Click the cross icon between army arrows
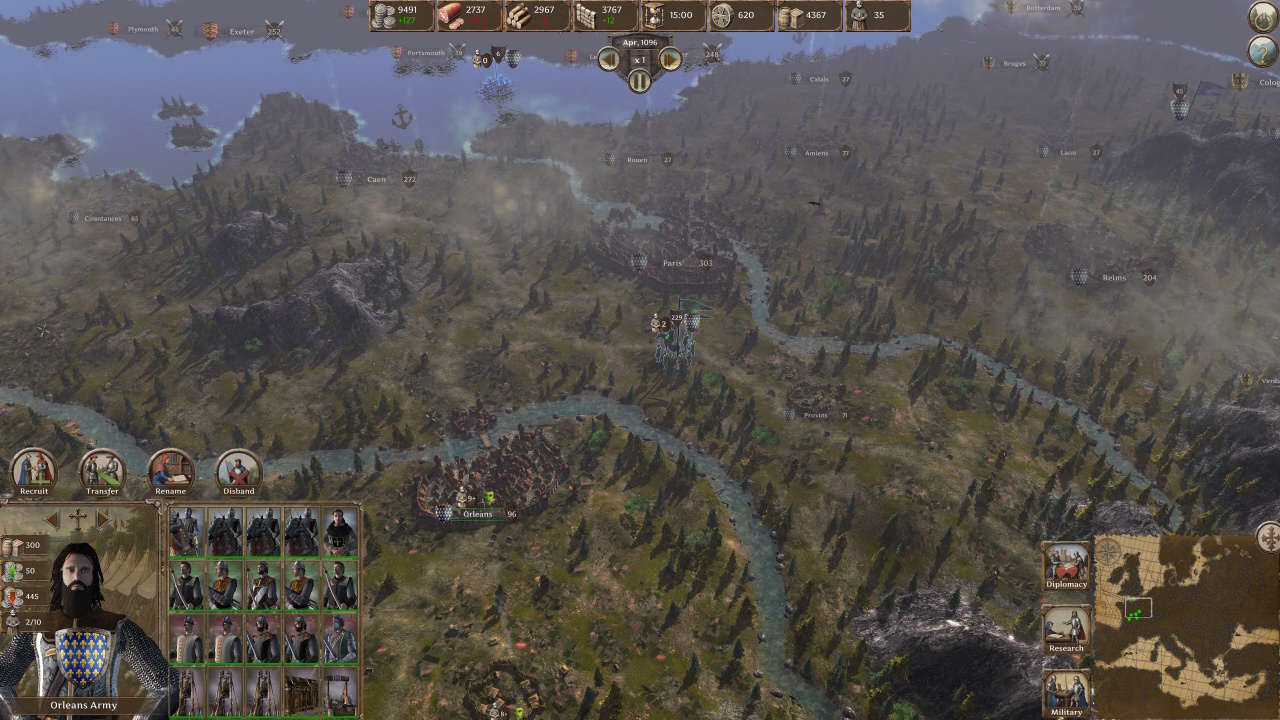Image resolution: width=1280 pixels, height=720 pixels. [x=77, y=520]
